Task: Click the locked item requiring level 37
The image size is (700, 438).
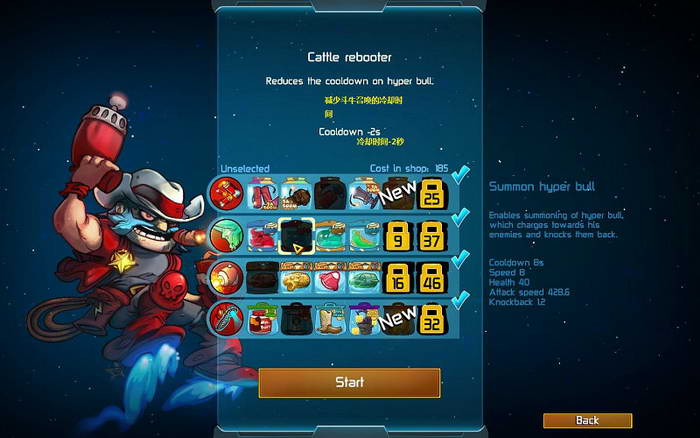Action: coord(432,236)
